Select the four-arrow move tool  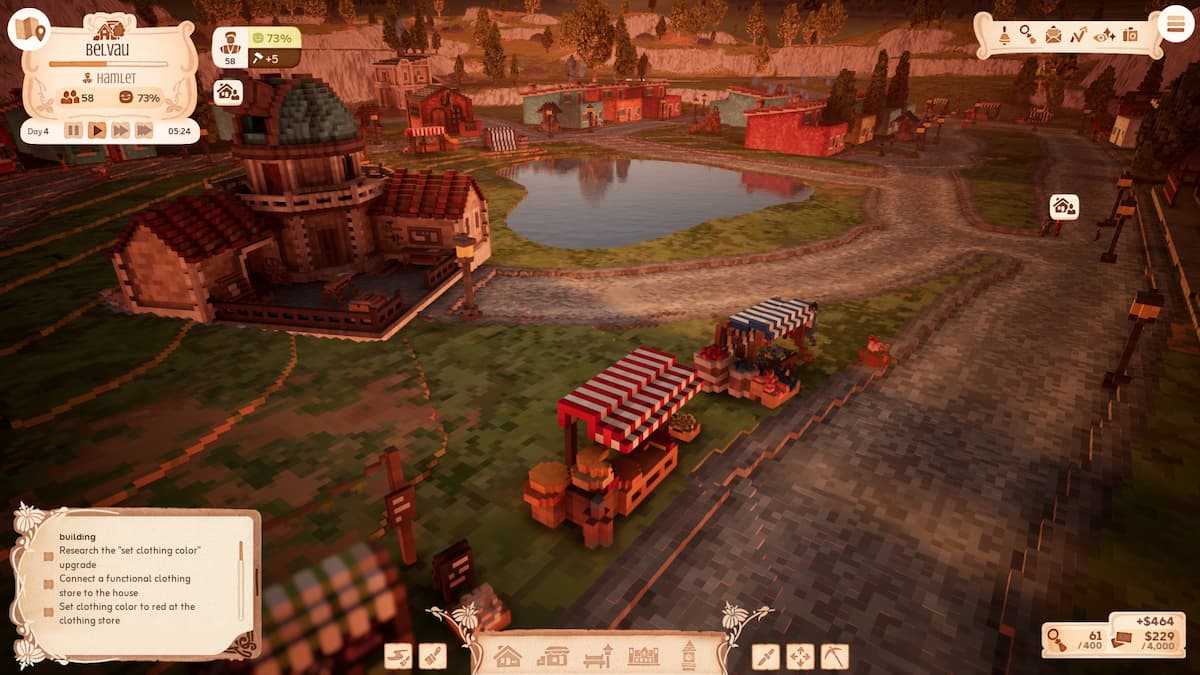point(800,657)
